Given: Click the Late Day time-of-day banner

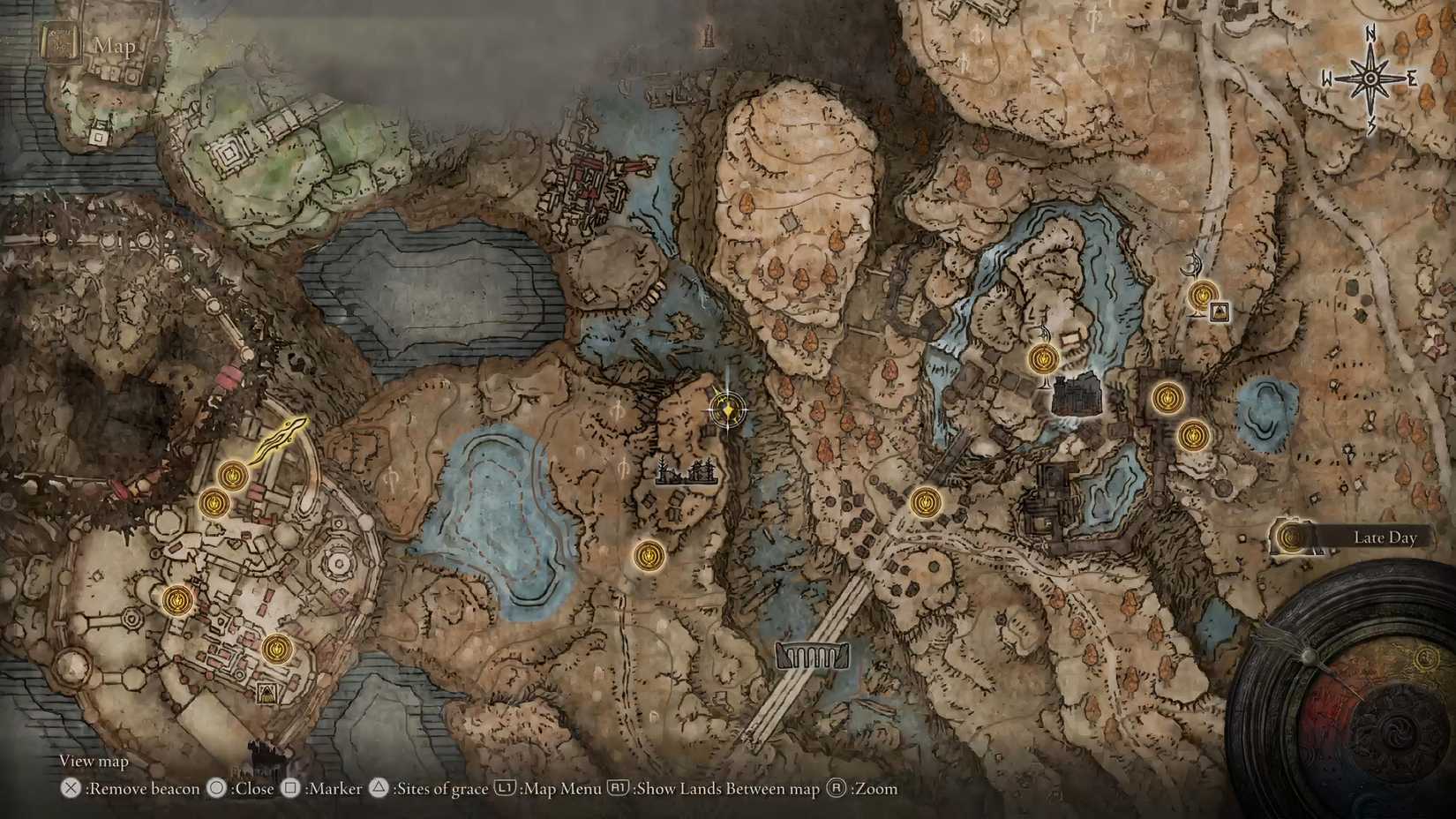Looking at the screenshot, I should pos(1385,537).
